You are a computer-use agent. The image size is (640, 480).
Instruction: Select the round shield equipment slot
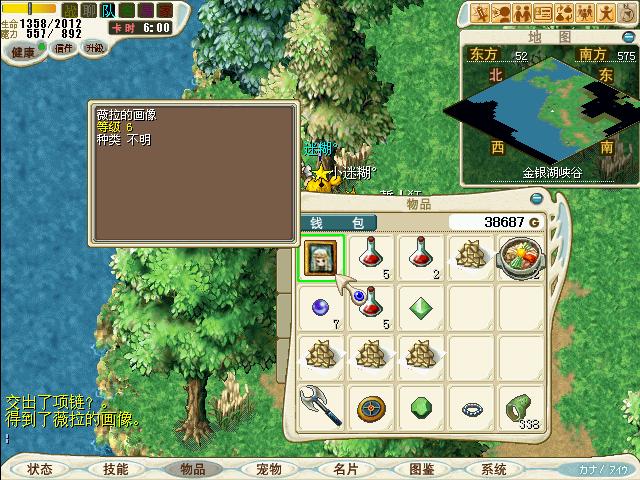click(x=371, y=407)
